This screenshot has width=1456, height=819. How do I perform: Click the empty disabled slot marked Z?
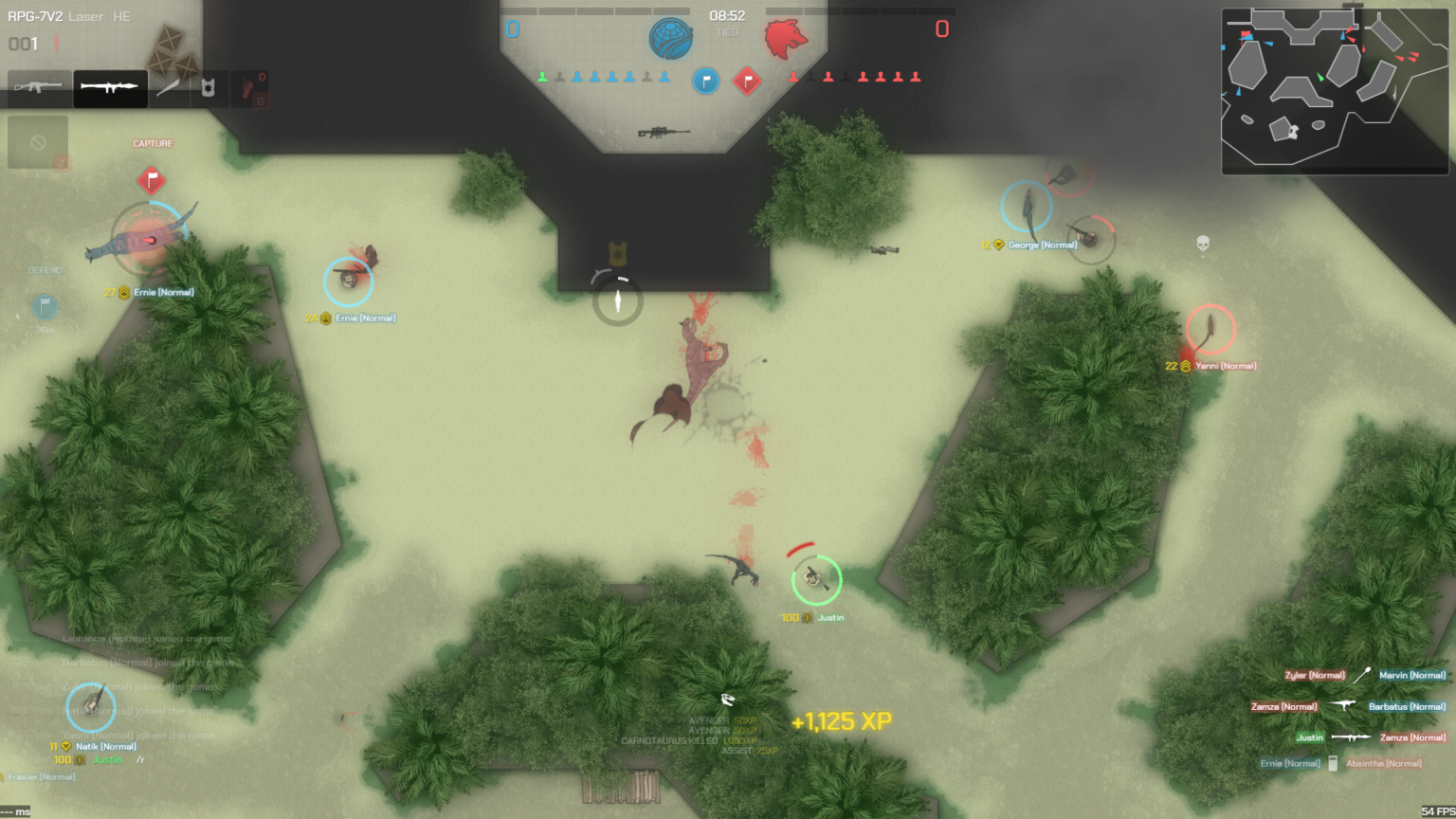point(38,141)
